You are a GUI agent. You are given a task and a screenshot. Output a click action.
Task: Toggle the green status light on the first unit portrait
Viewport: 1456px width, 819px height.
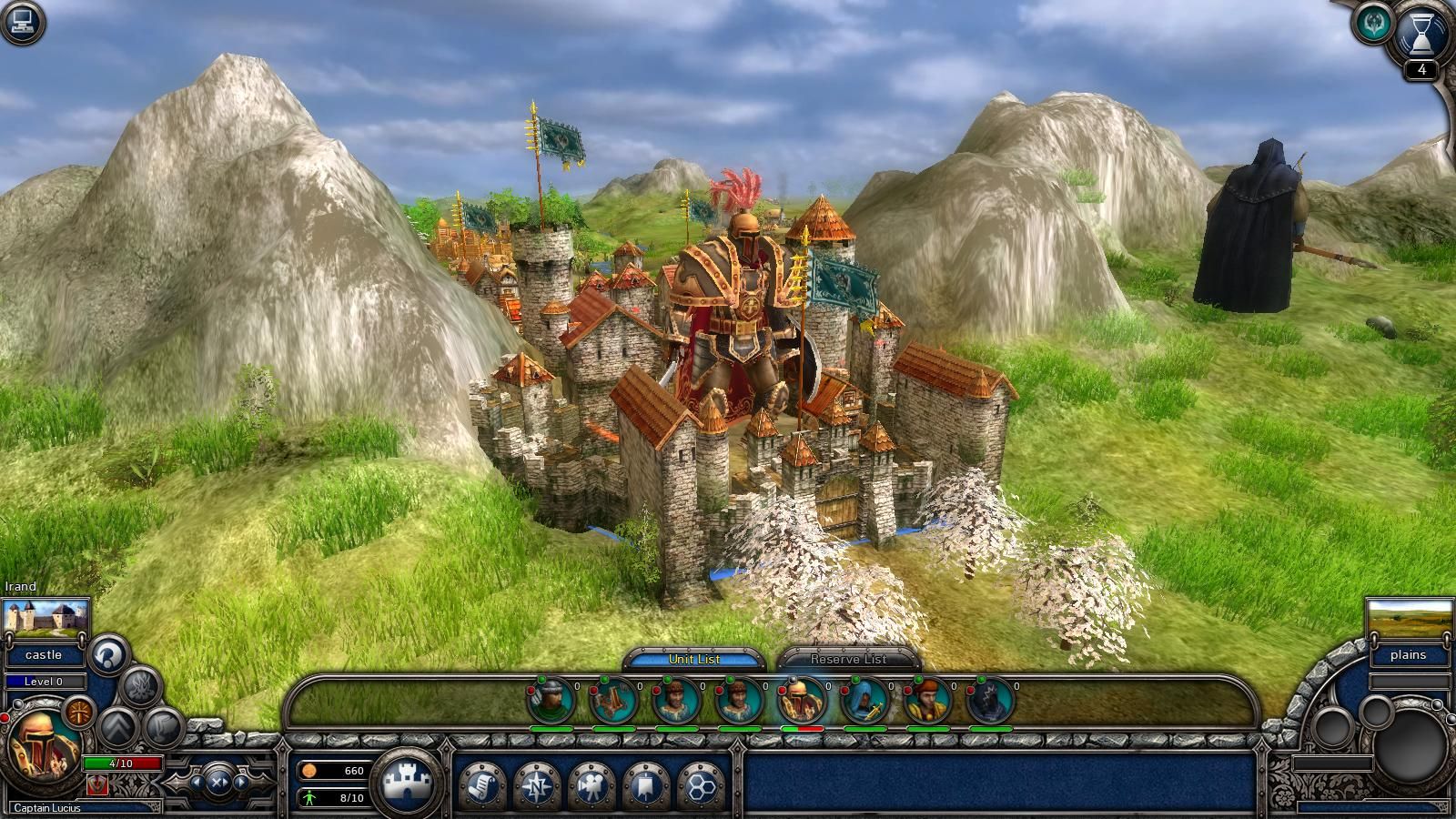(x=540, y=679)
